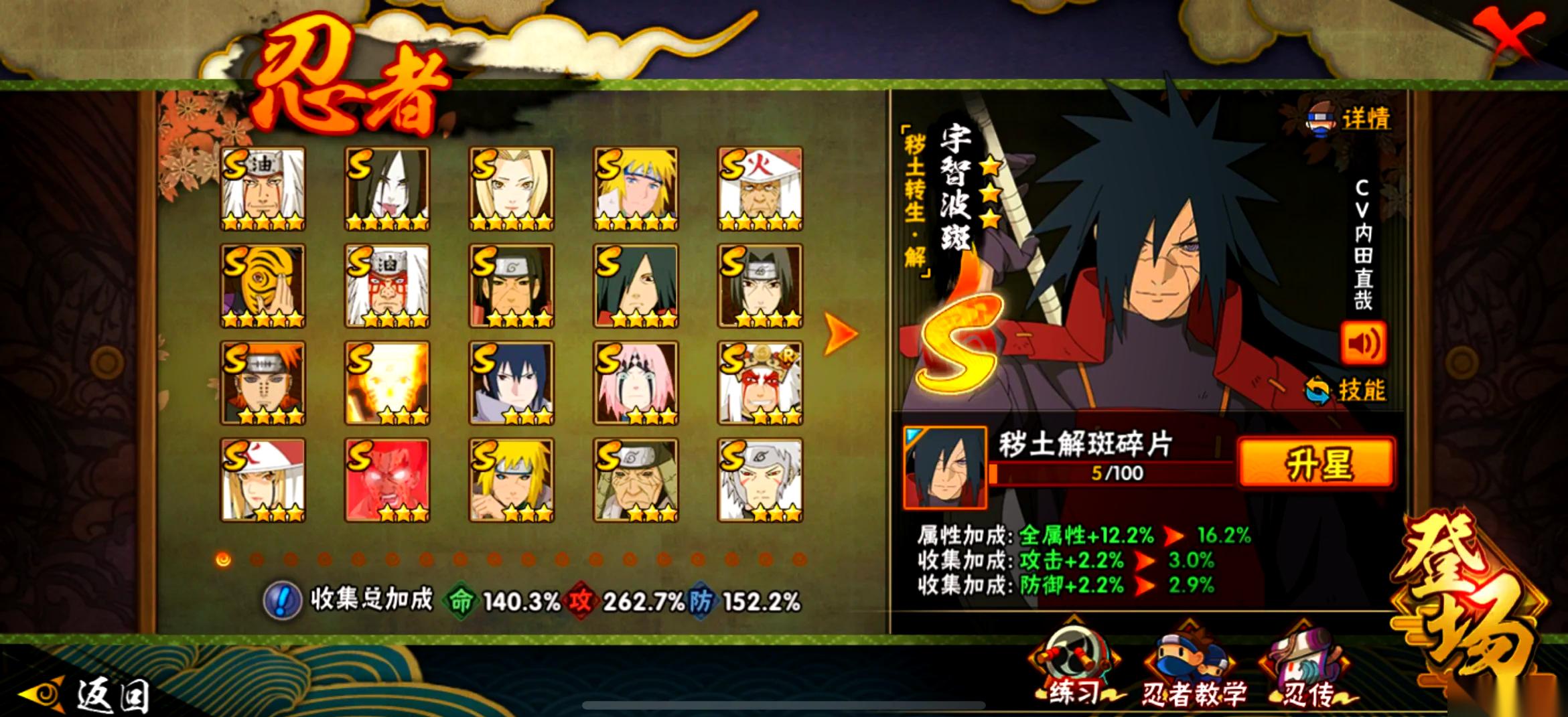Play the character voice speaker button

tap(1363, 343)
